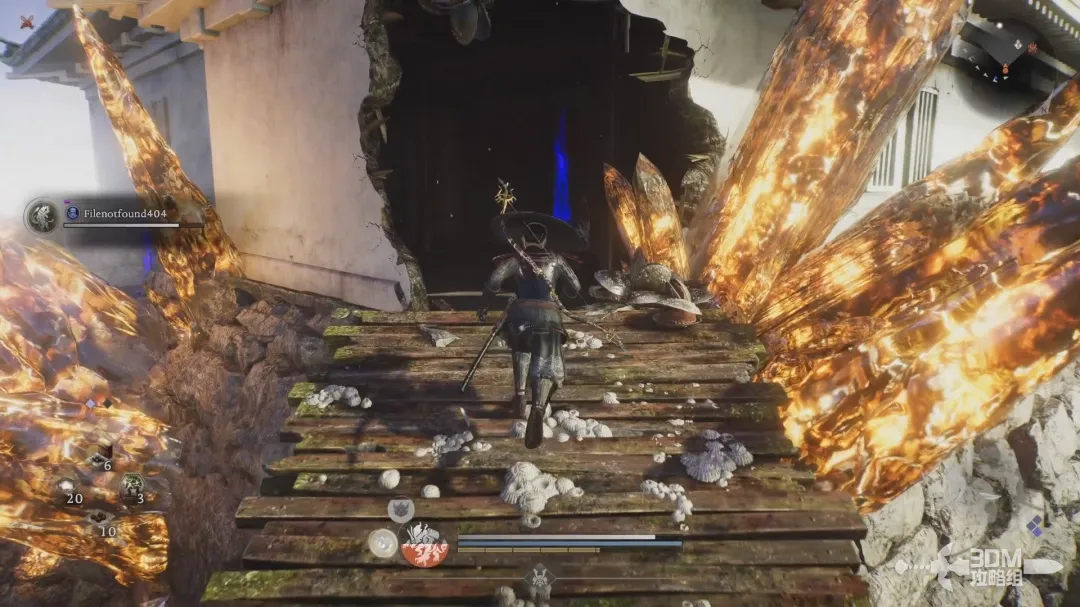1080x607 pixels.
Task: Click the crossed-blades icon in the corner
Action: pos(27,22)
